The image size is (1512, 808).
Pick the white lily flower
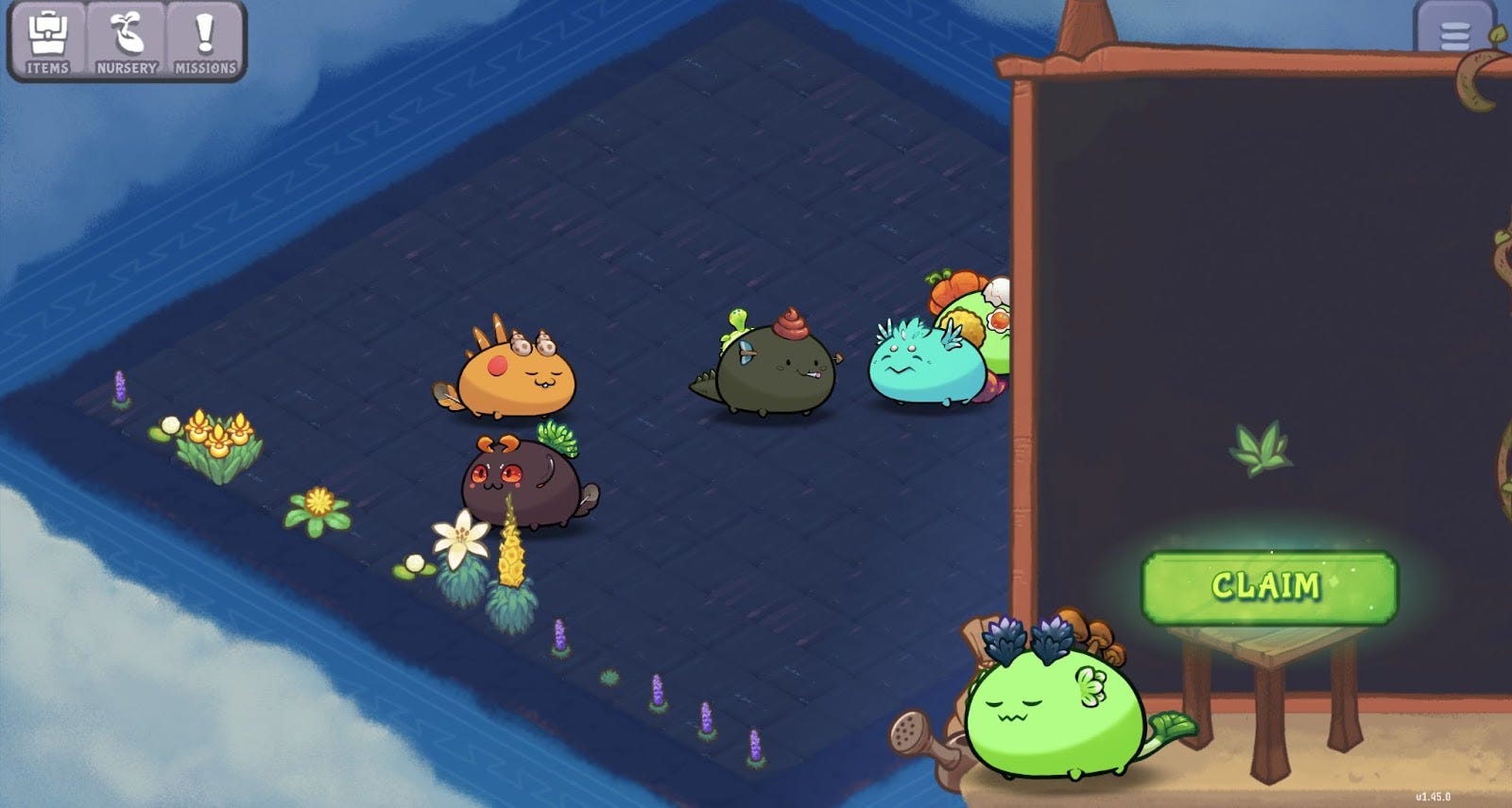pos(460,539)
